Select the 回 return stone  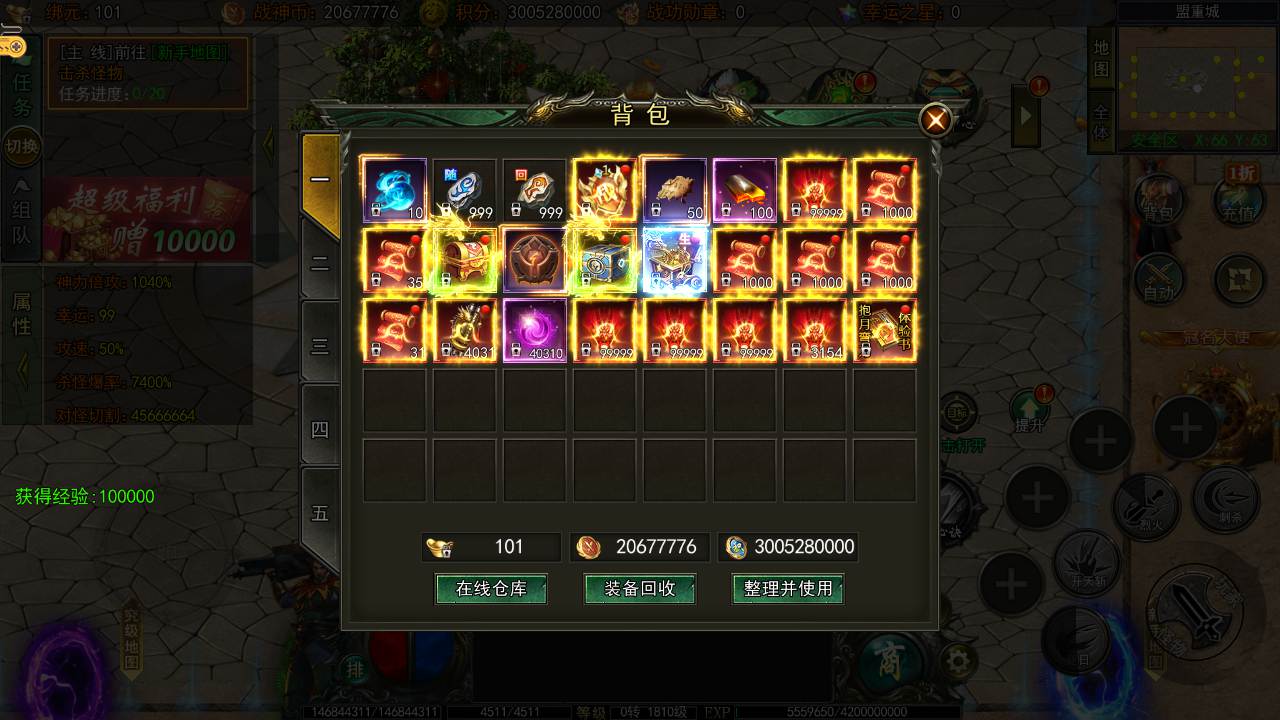pos(535,190)
